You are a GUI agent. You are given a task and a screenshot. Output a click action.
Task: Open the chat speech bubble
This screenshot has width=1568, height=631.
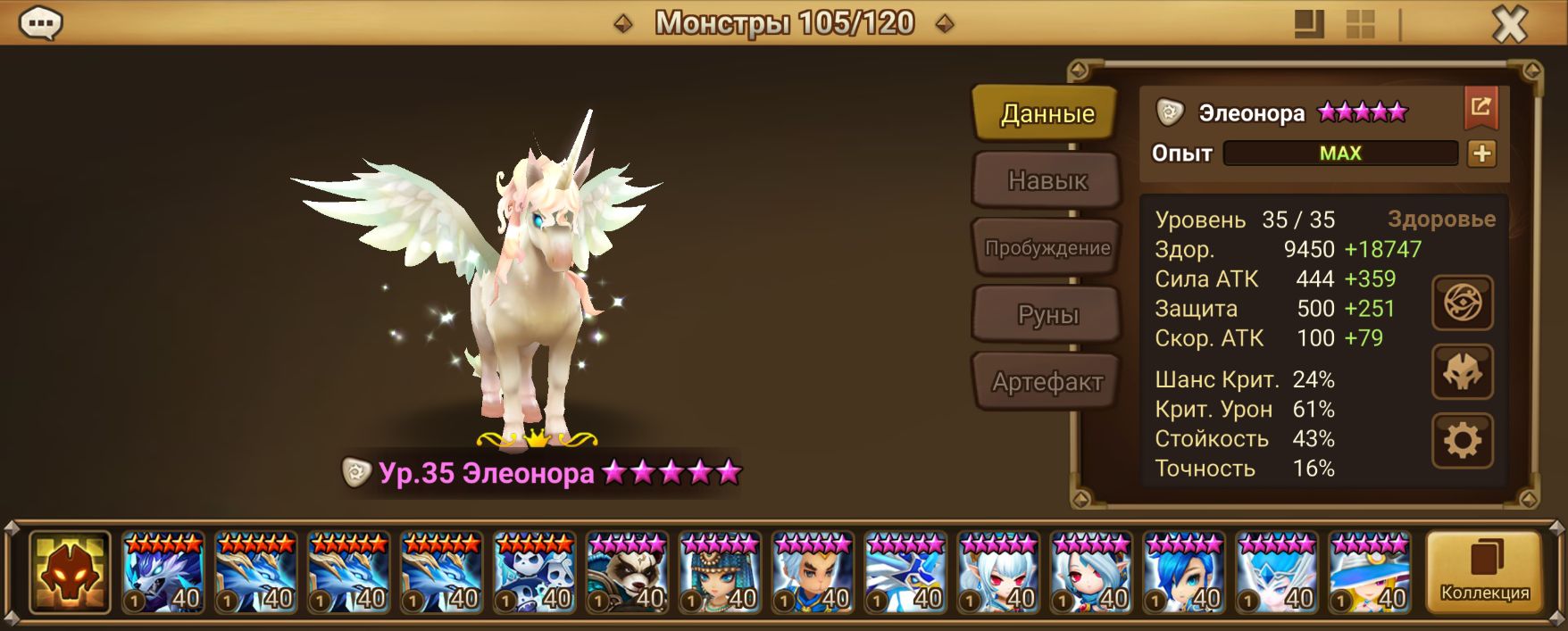(x=40, y=23)
